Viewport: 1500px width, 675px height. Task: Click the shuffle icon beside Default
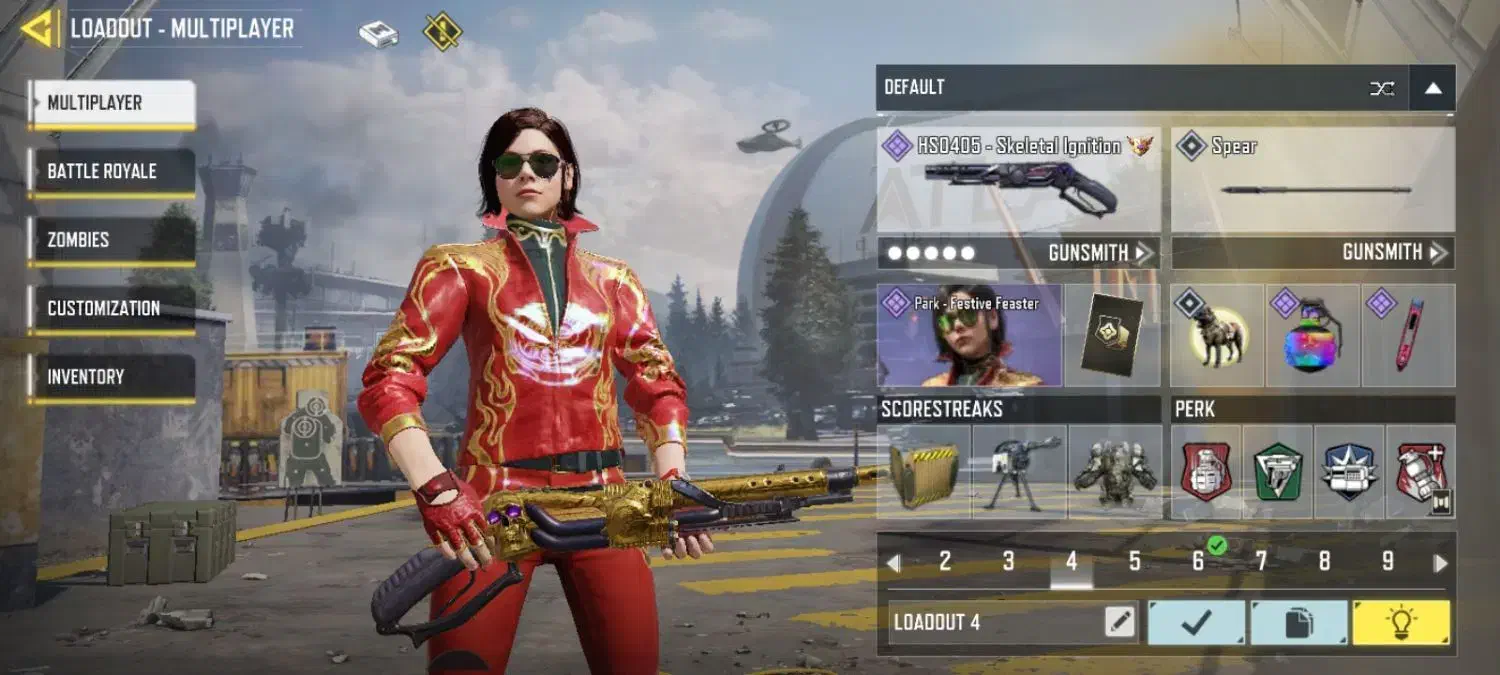click(1382, 88)
